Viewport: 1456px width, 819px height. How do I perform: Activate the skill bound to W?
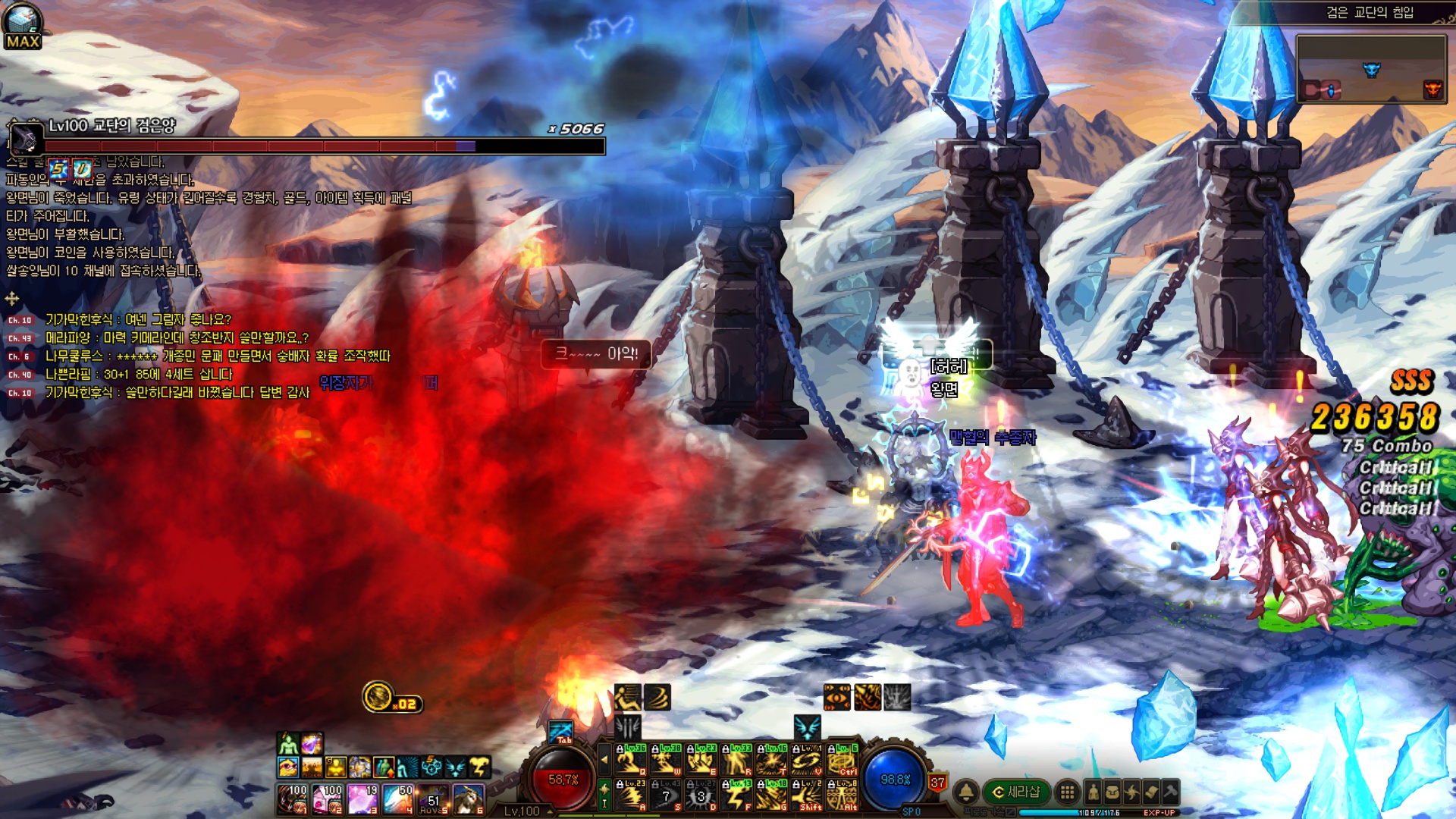(666, 760)
